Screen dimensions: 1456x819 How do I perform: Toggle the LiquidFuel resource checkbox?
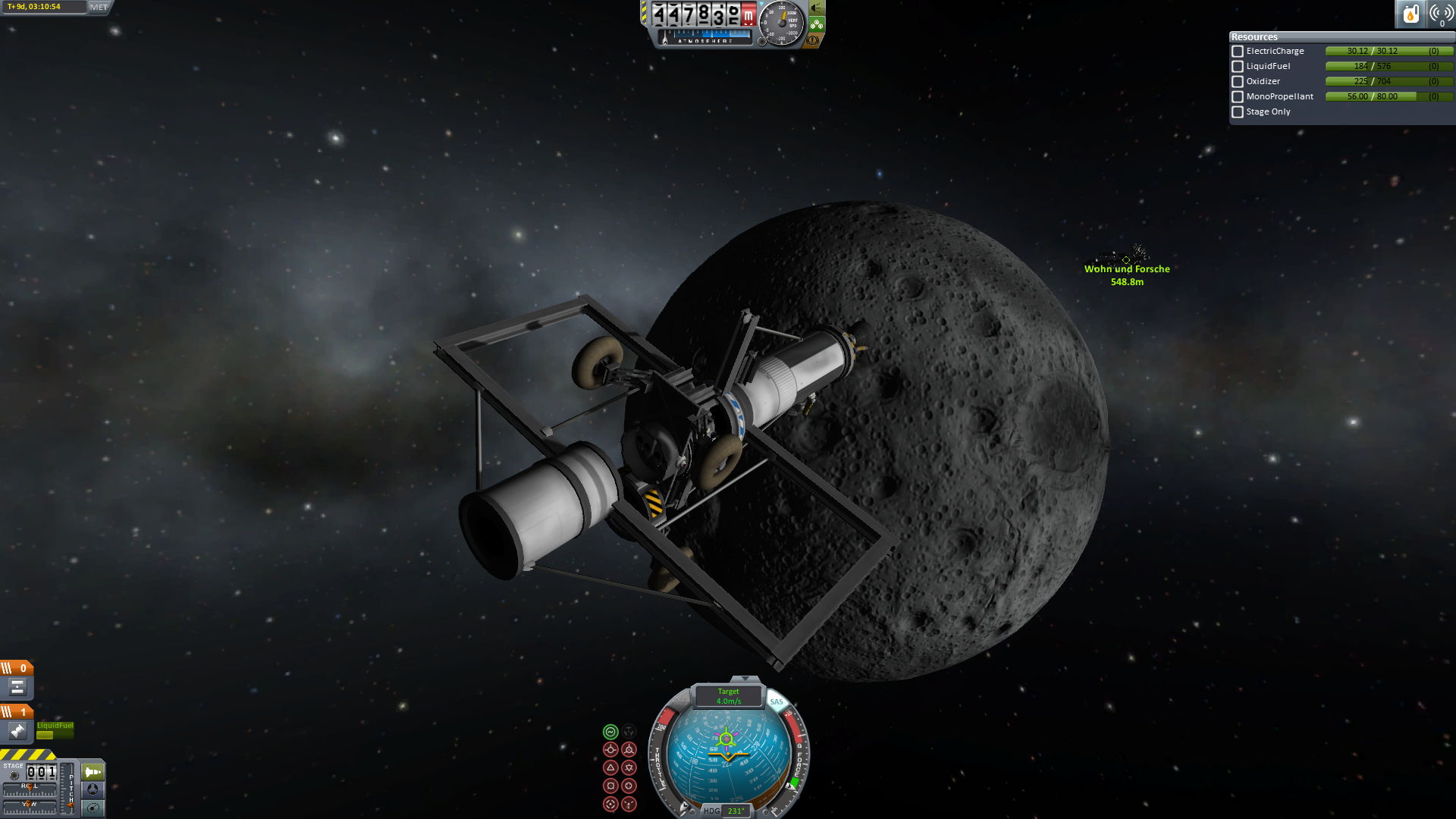(x=1238, y=67)
